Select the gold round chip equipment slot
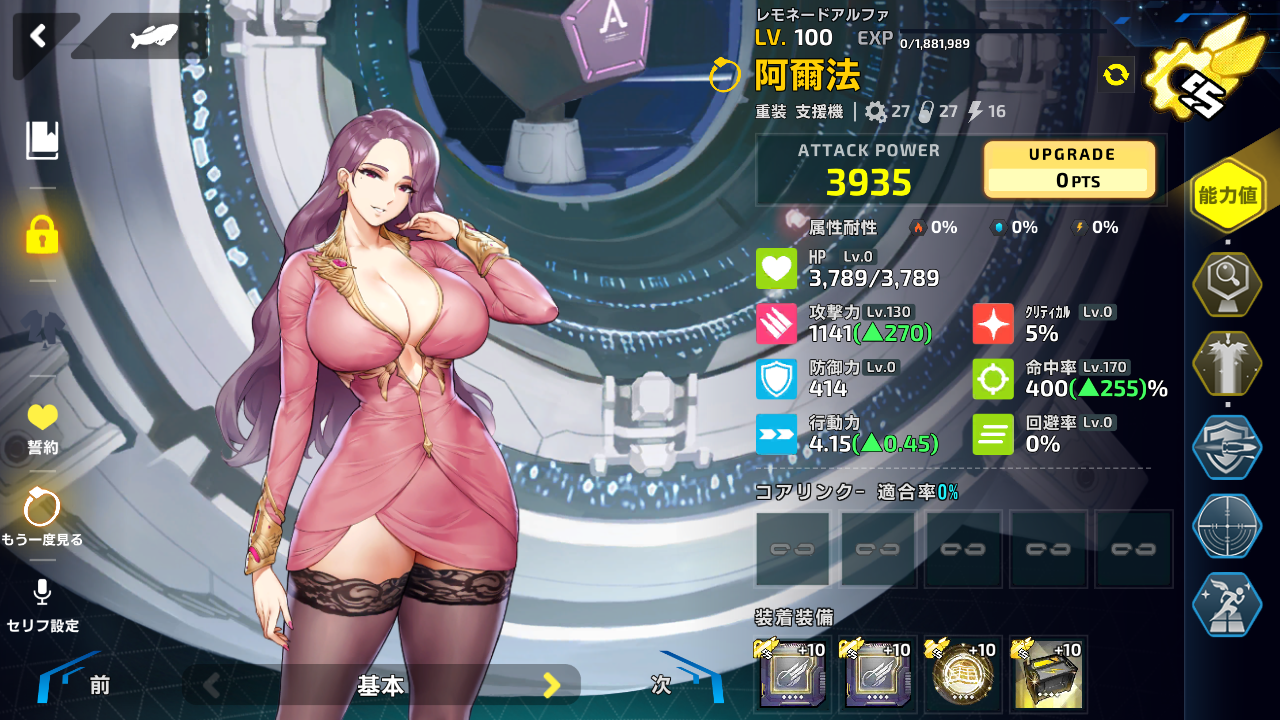 (963, 674)
